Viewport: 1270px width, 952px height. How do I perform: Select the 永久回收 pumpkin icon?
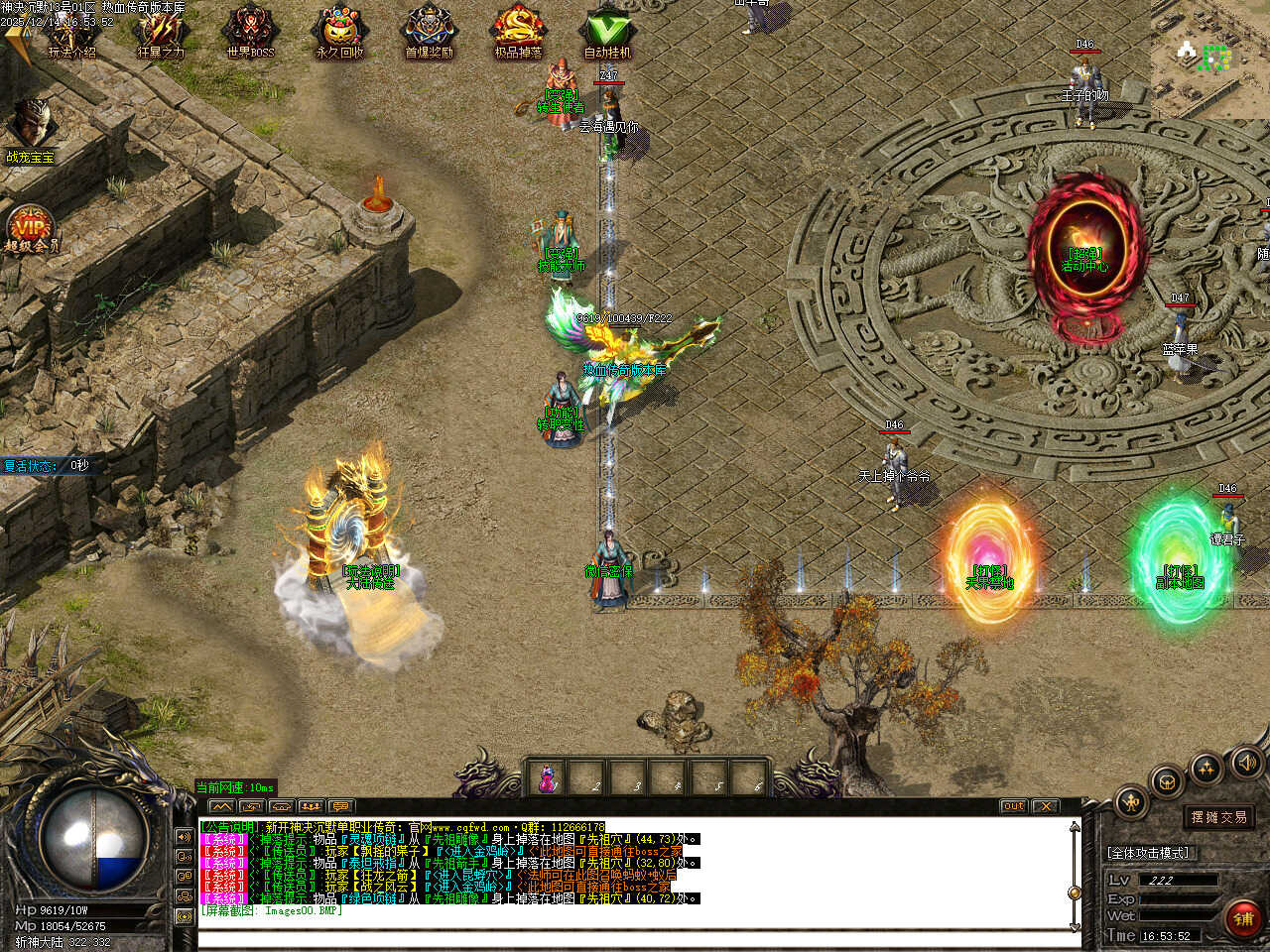pos(339,33)
